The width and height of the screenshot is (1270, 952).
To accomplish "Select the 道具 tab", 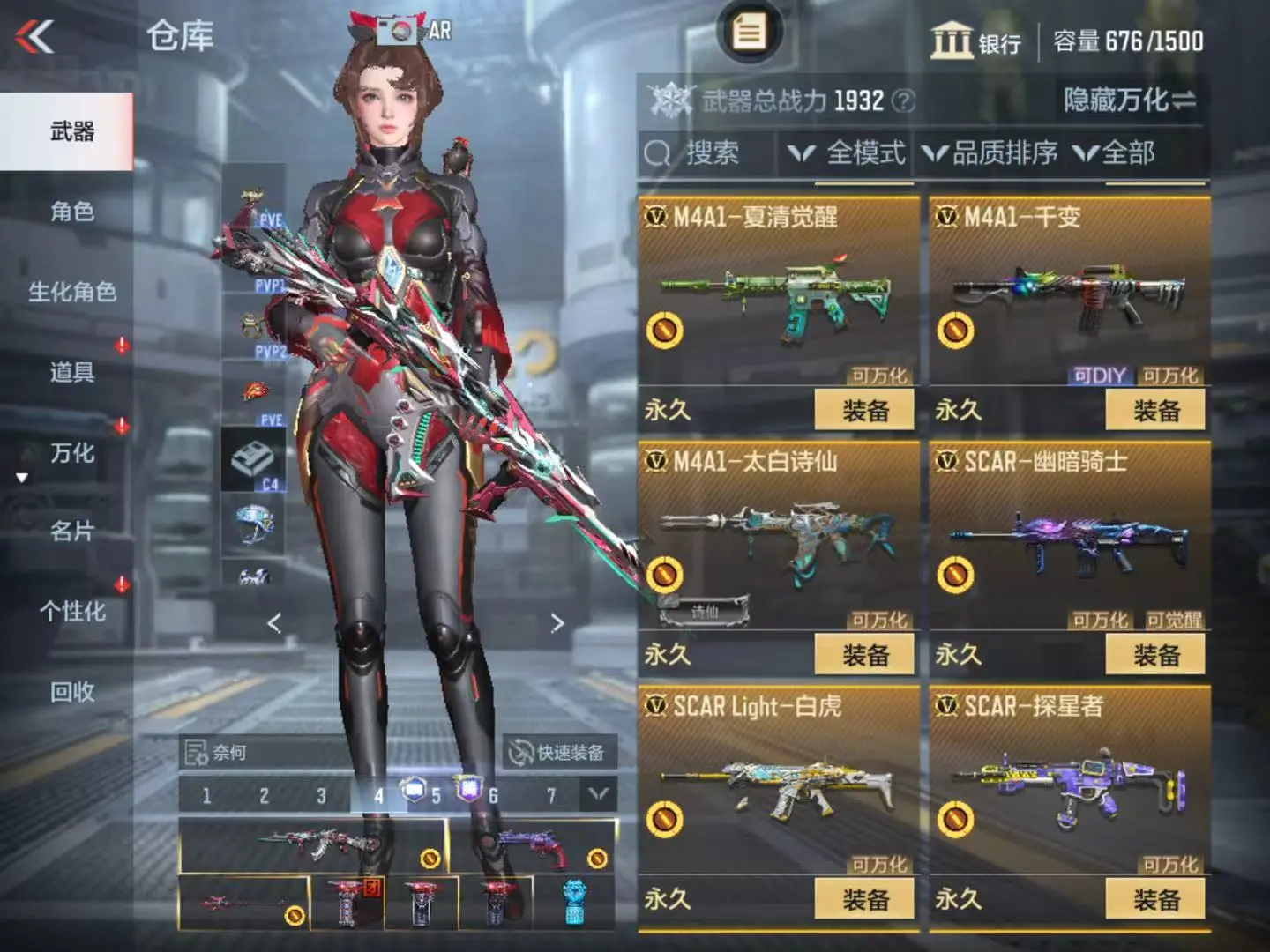I will coord(71,372).
